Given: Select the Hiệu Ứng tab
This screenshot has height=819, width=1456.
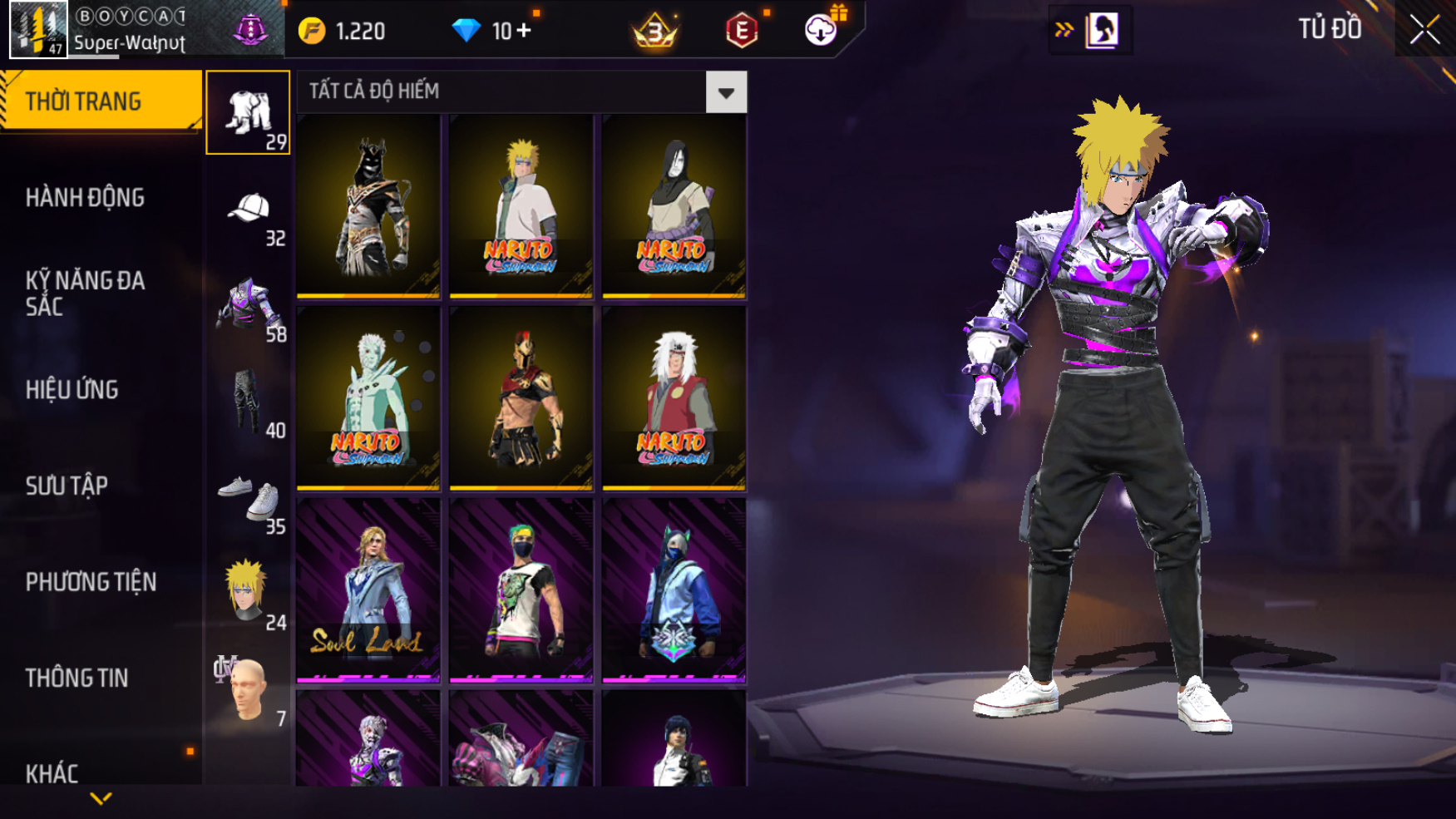Looking at the screenshot, I should [x=72, y=389].
